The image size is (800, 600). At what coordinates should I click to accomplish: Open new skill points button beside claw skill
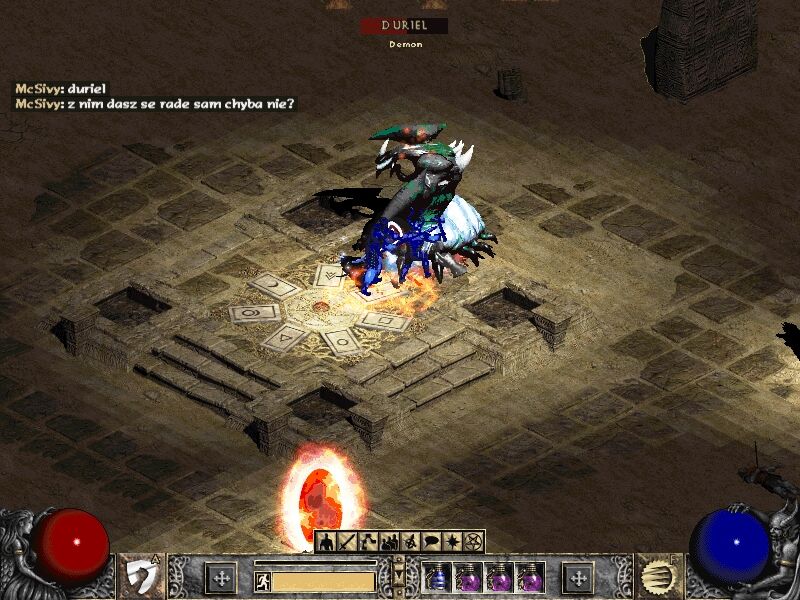click(x=578, y=578)
